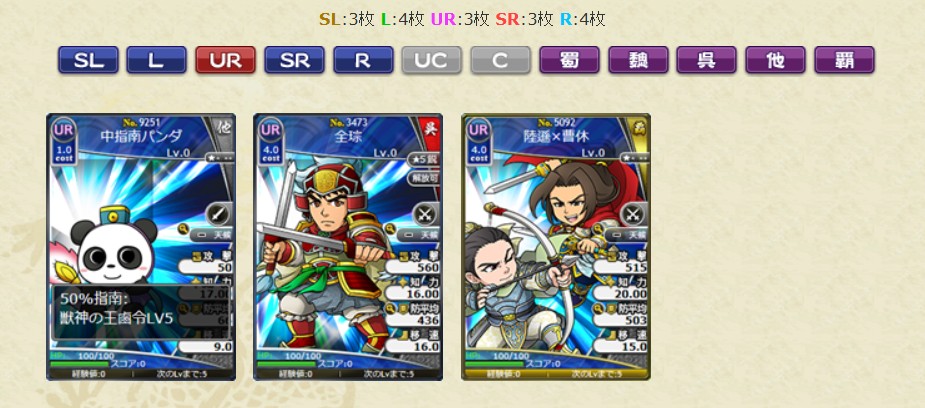Toggle the red UR rarity filter

tap(226, 60)
